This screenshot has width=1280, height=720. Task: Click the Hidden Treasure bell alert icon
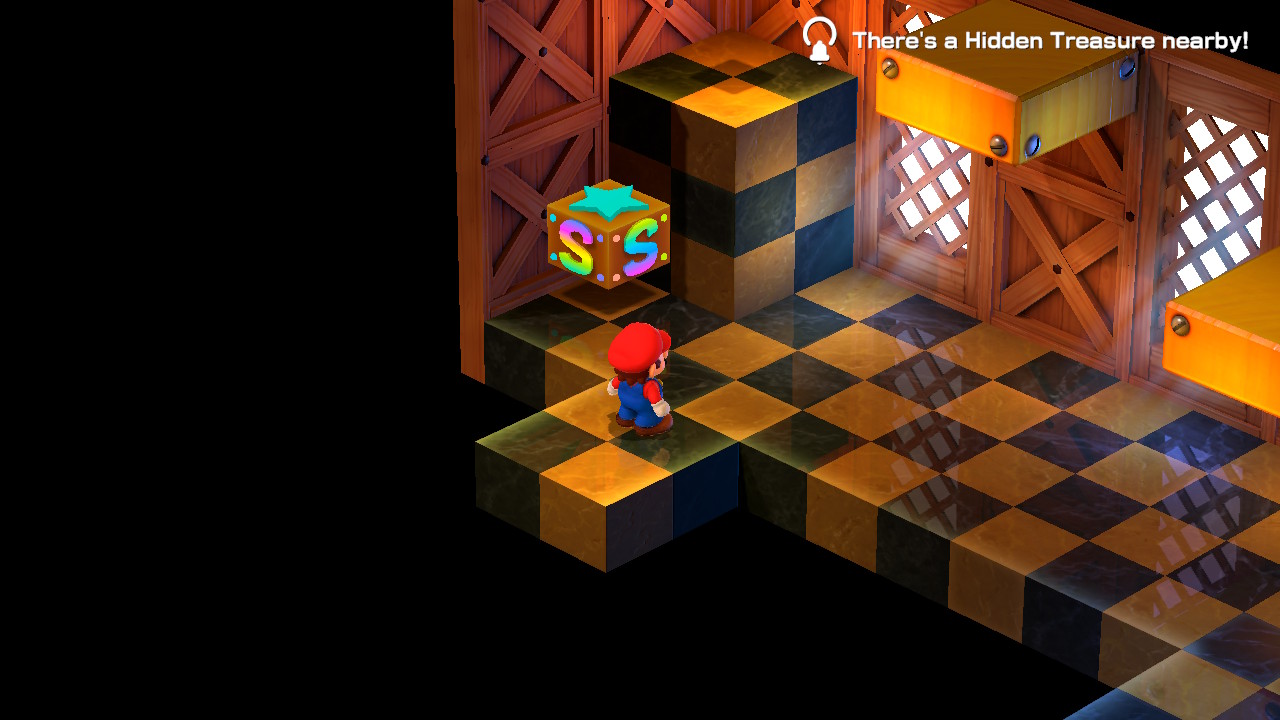(819, 41)
